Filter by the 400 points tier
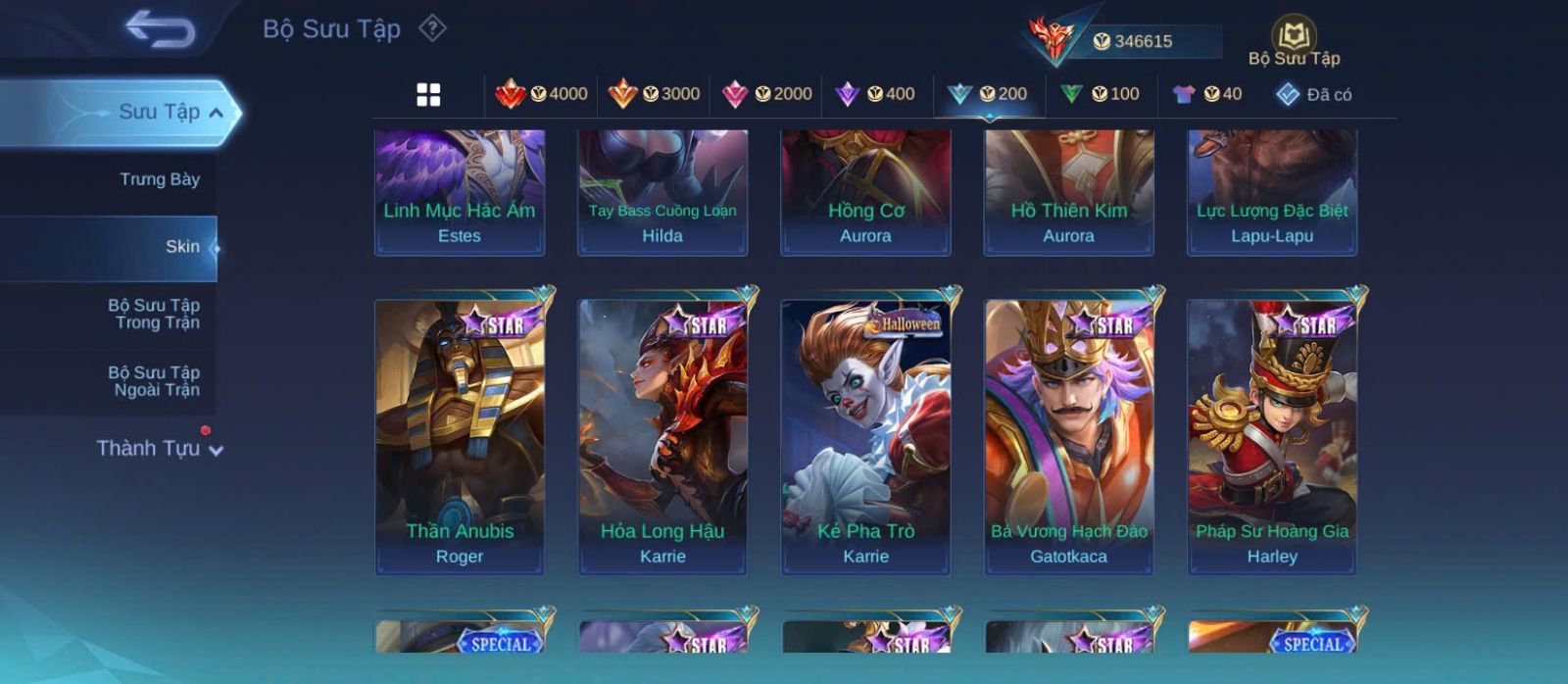 point(875,94)
